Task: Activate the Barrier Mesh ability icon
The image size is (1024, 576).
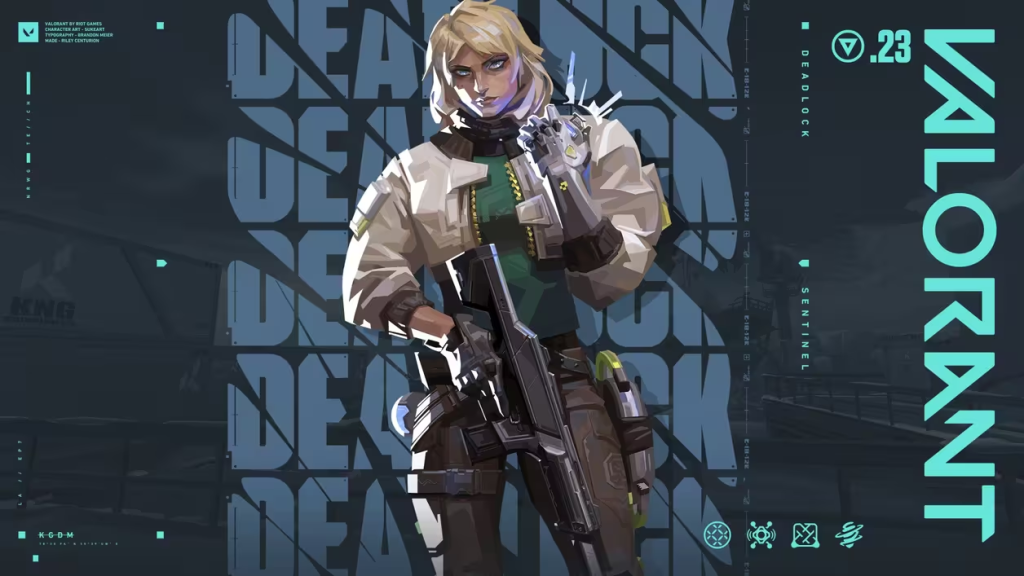Action: point(806,535)
